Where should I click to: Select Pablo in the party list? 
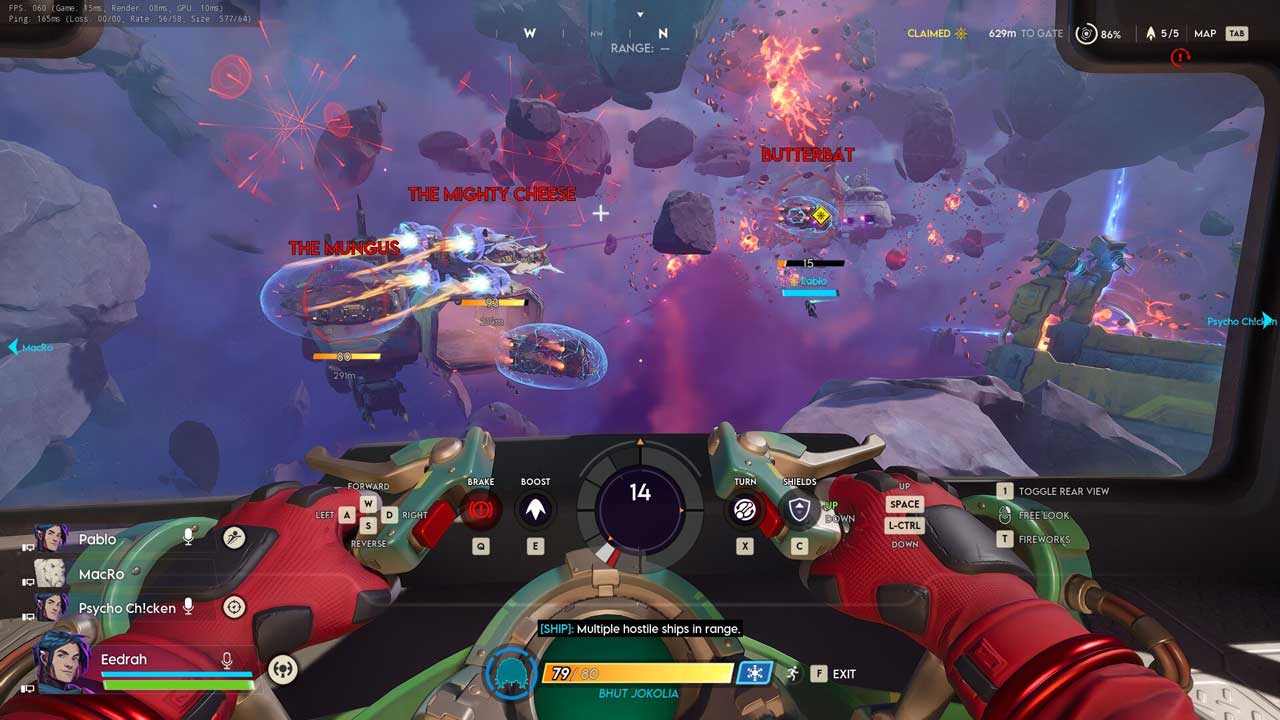(x=97, y=539)
